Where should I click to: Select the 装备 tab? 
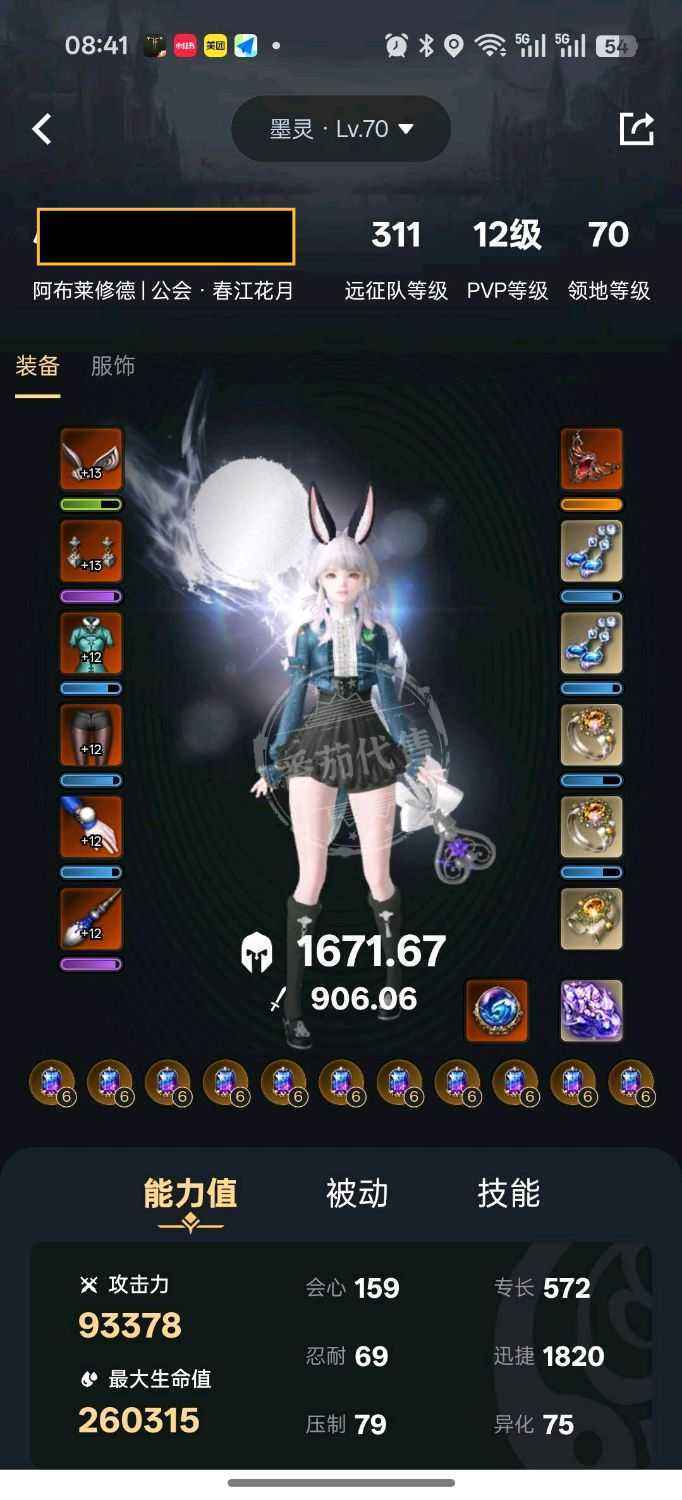pos(37,366)
